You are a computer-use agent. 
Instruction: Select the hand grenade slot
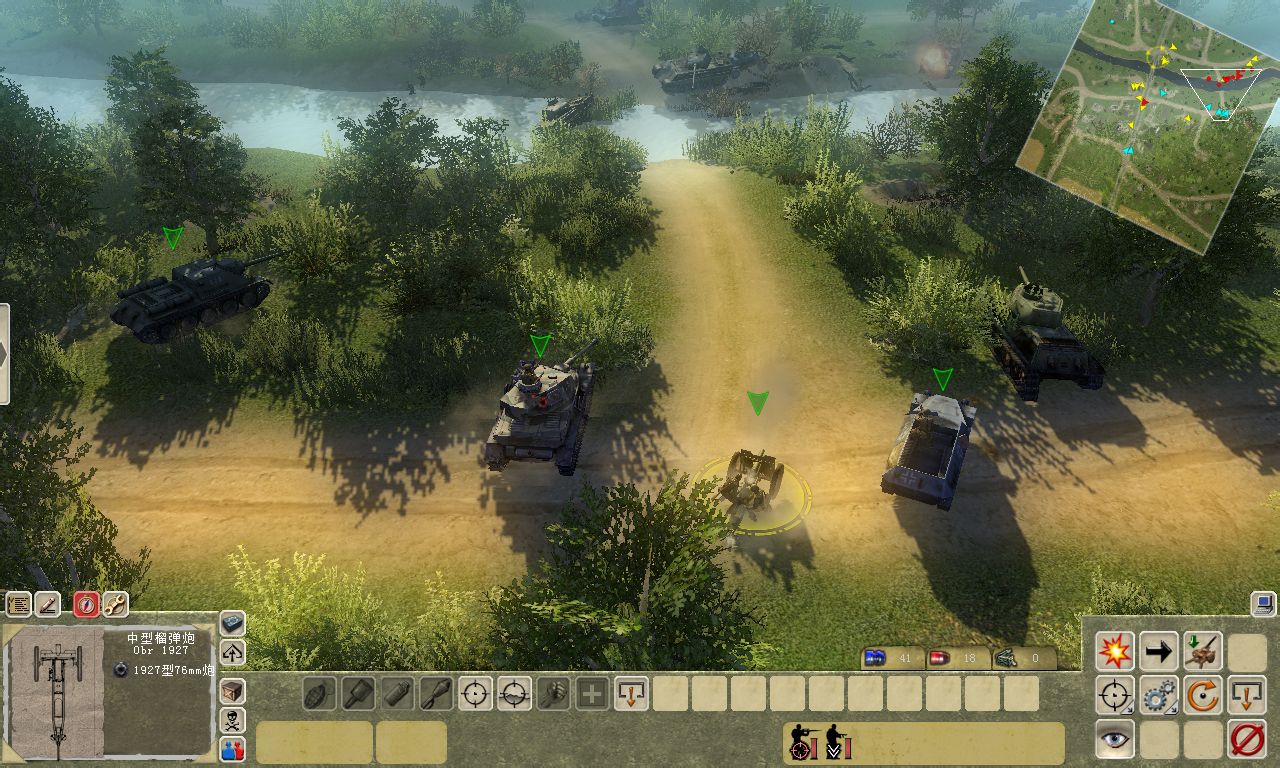tap(319, 693)
